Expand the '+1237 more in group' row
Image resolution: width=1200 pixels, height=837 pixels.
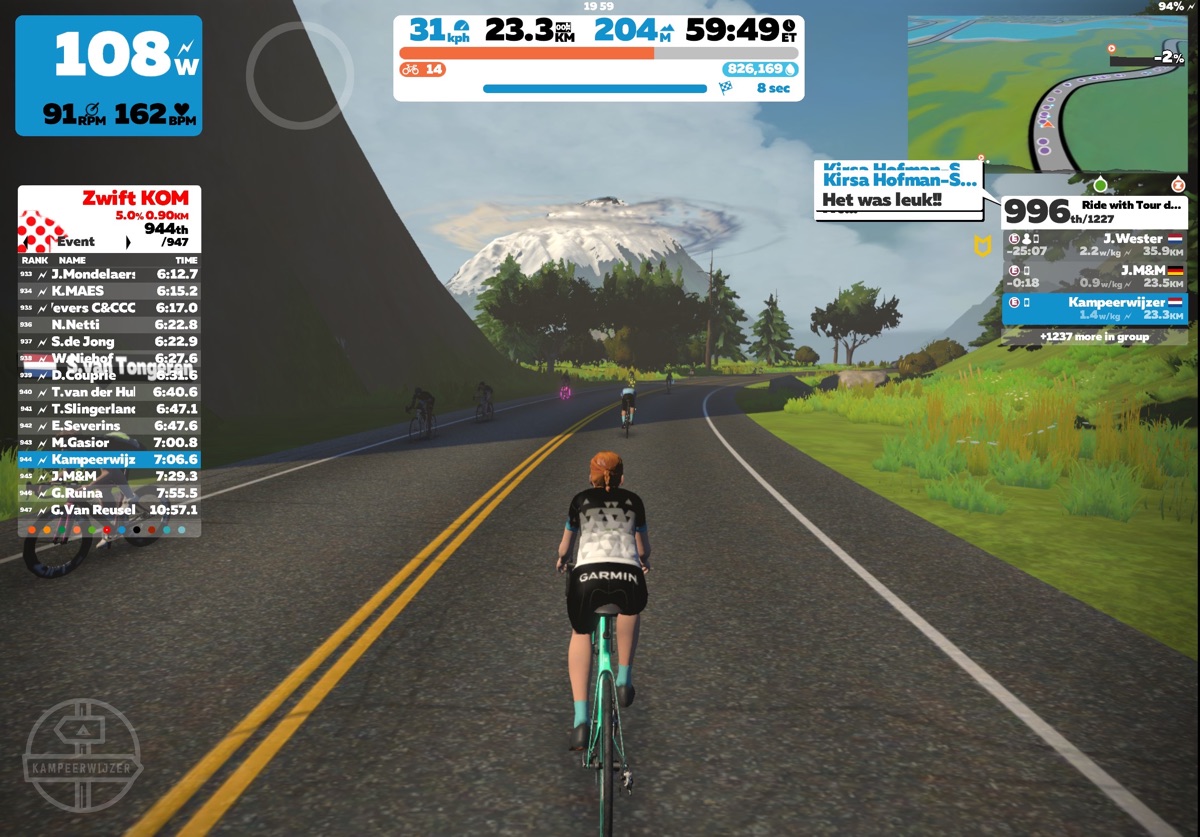coord(1095,337)
